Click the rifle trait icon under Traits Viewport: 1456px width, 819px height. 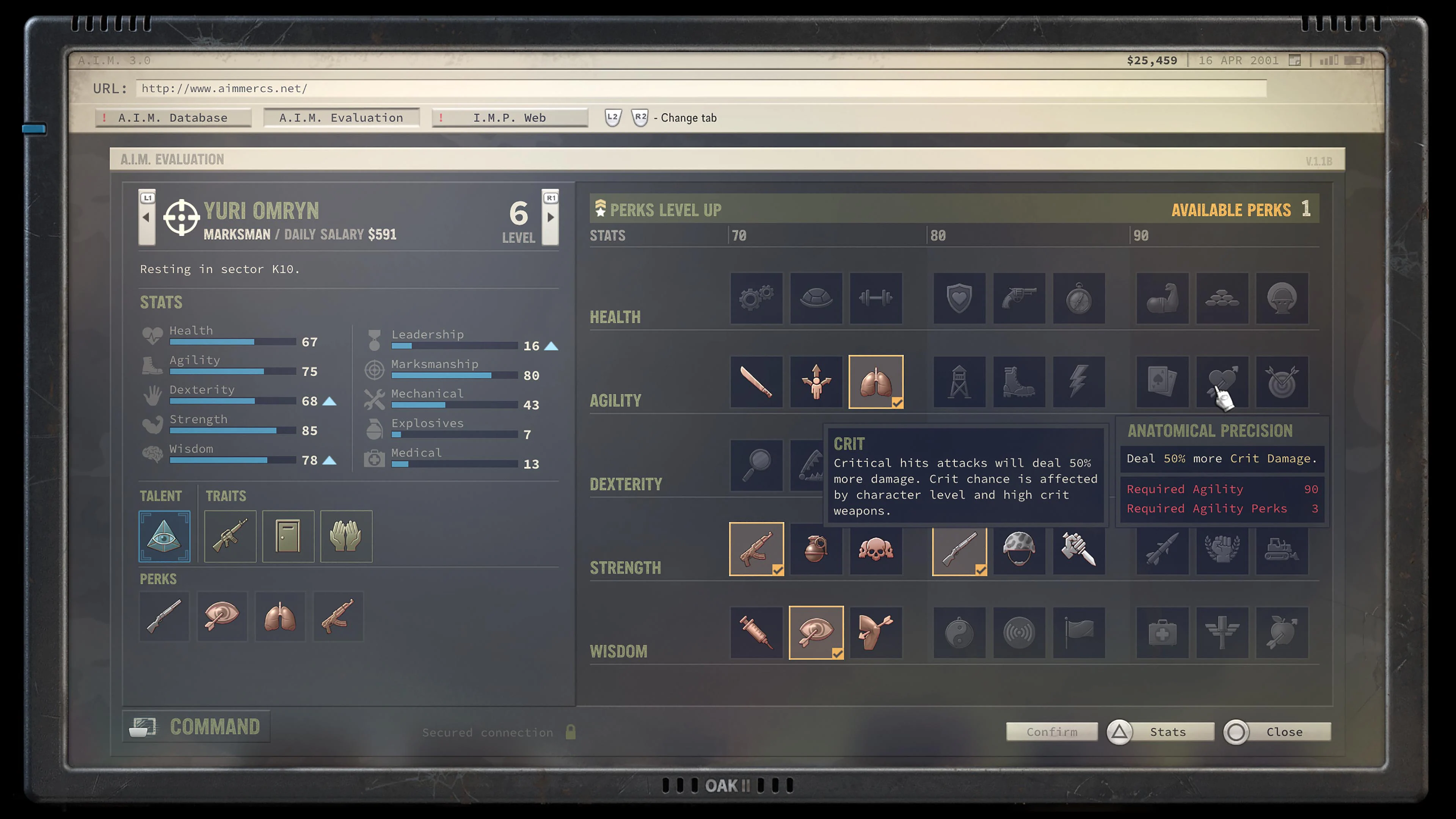[x=229, y=536]
